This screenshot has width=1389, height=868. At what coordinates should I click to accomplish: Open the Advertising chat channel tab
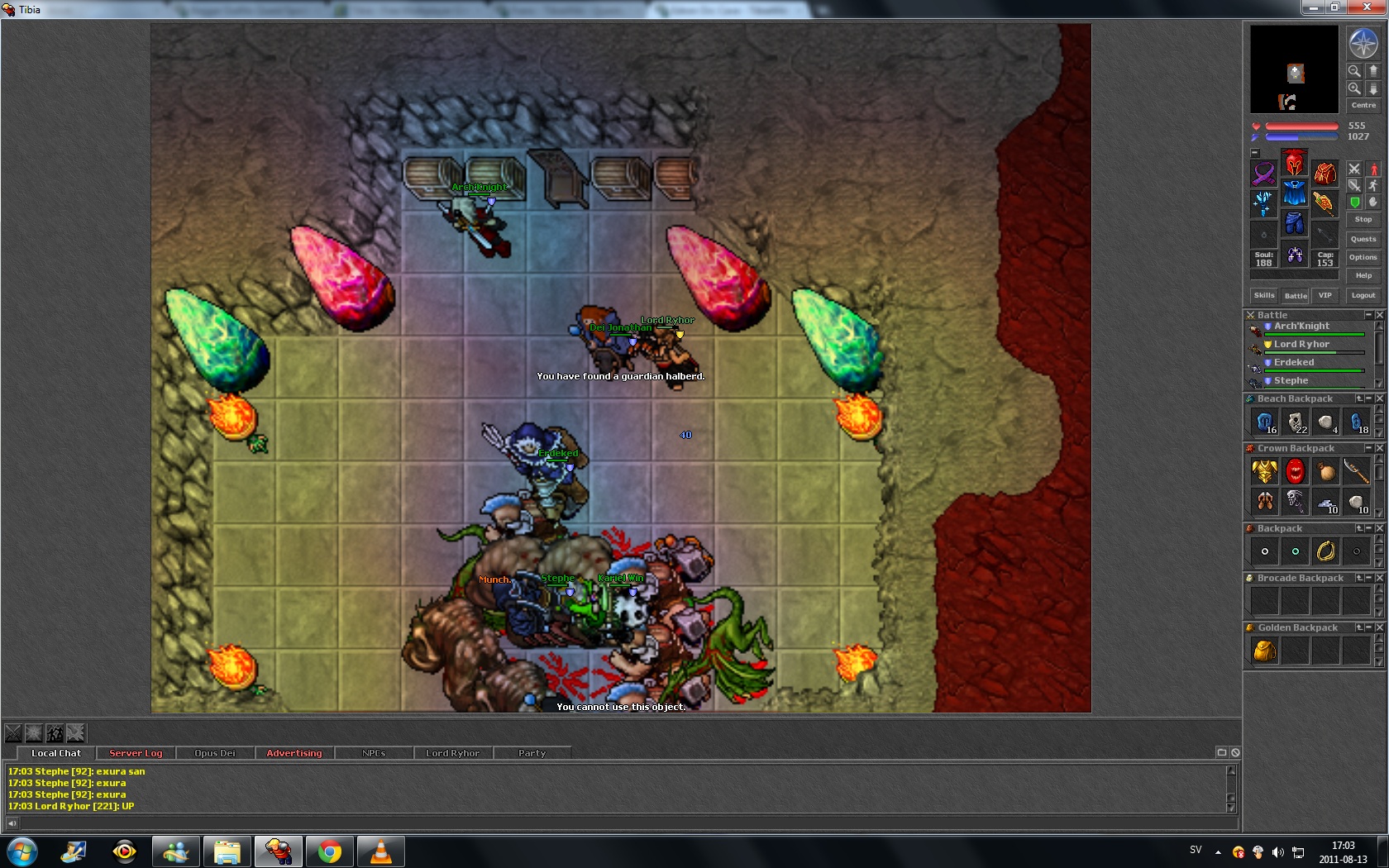coord(294,753)
